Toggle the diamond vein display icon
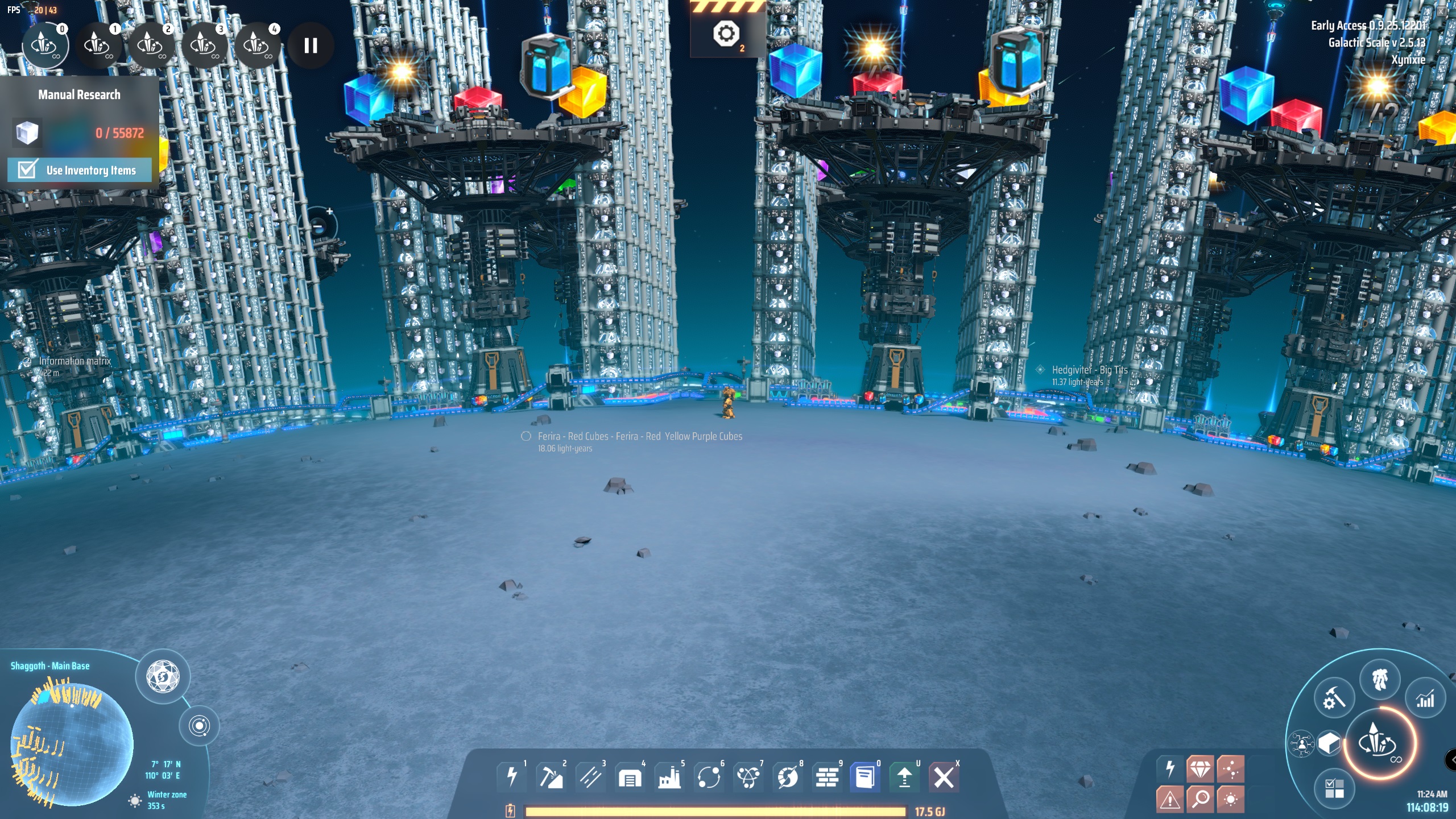 1200,770
